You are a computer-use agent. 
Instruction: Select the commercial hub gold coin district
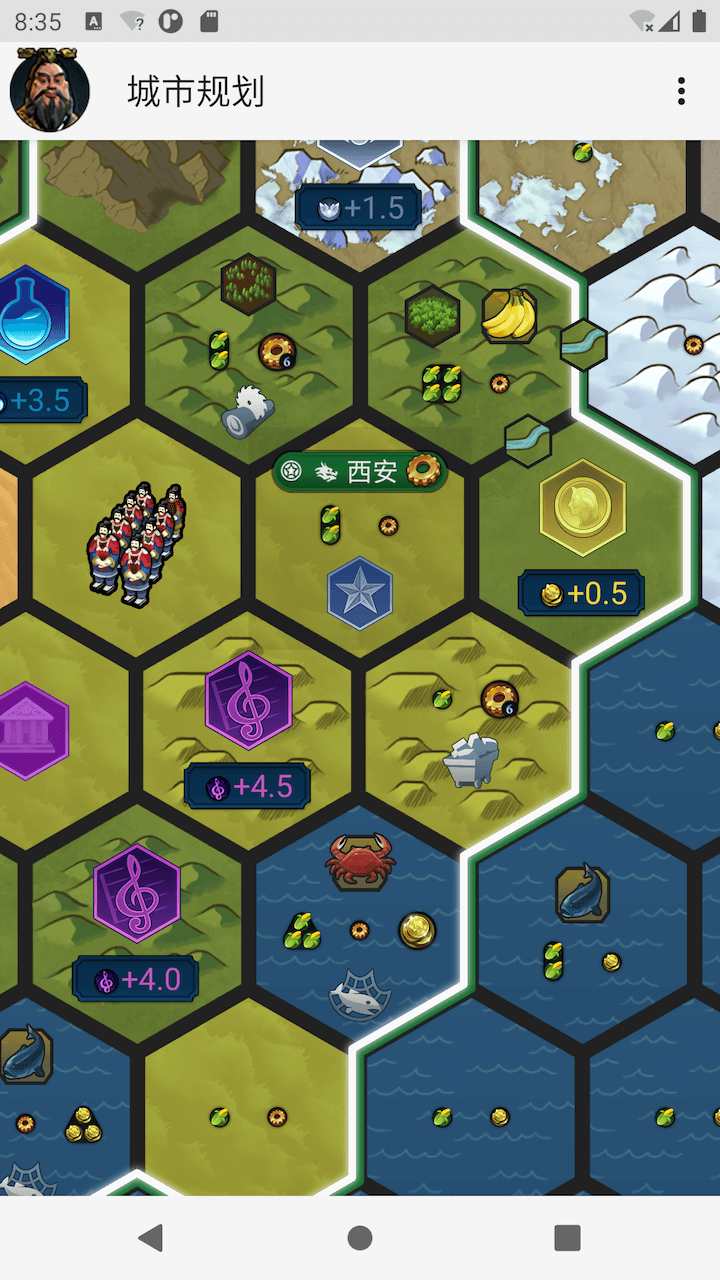click(x=582, y=509)
